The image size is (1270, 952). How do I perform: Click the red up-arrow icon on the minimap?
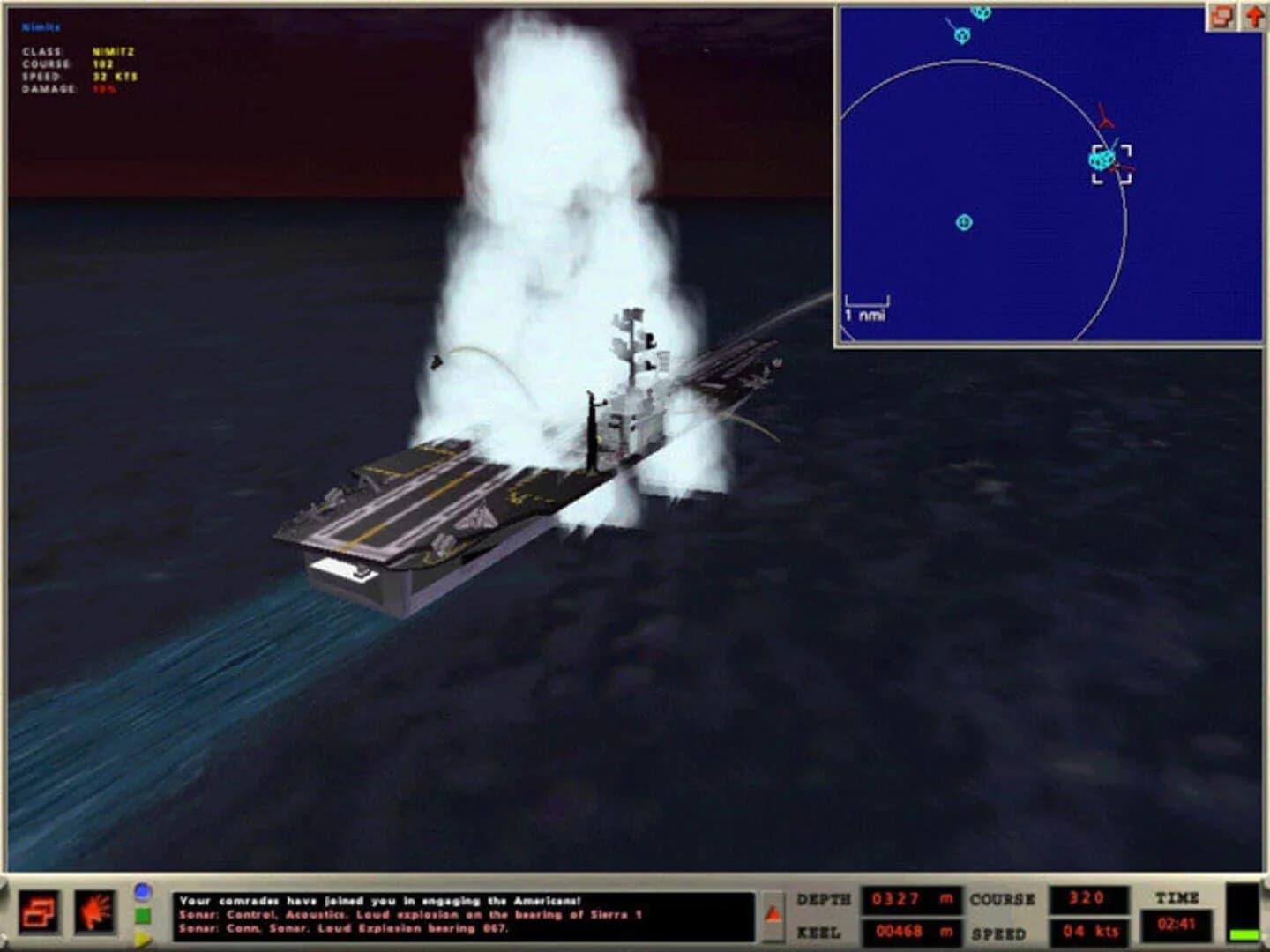tap(1252, 14)
